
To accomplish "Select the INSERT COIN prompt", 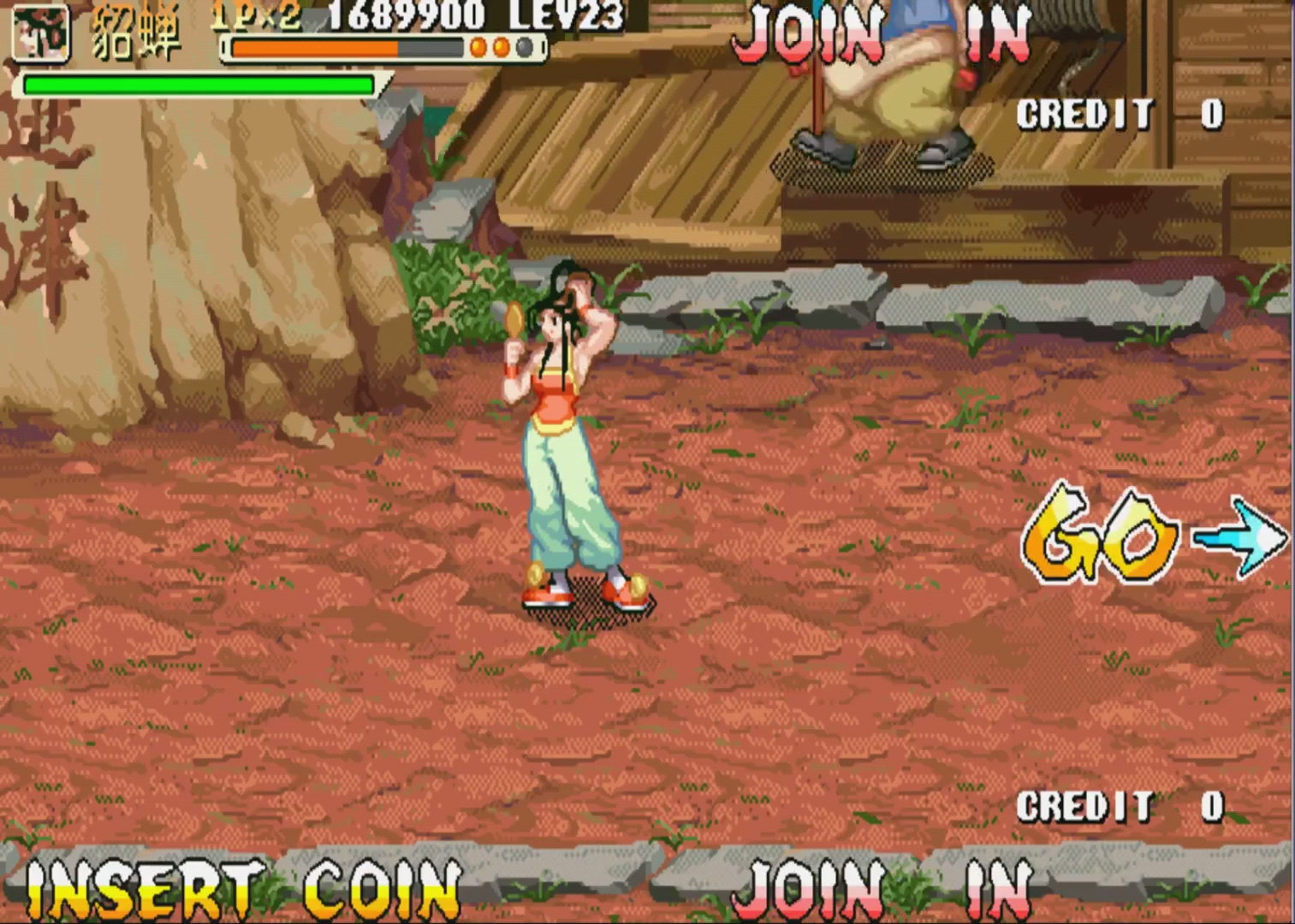I will [243, 890].
